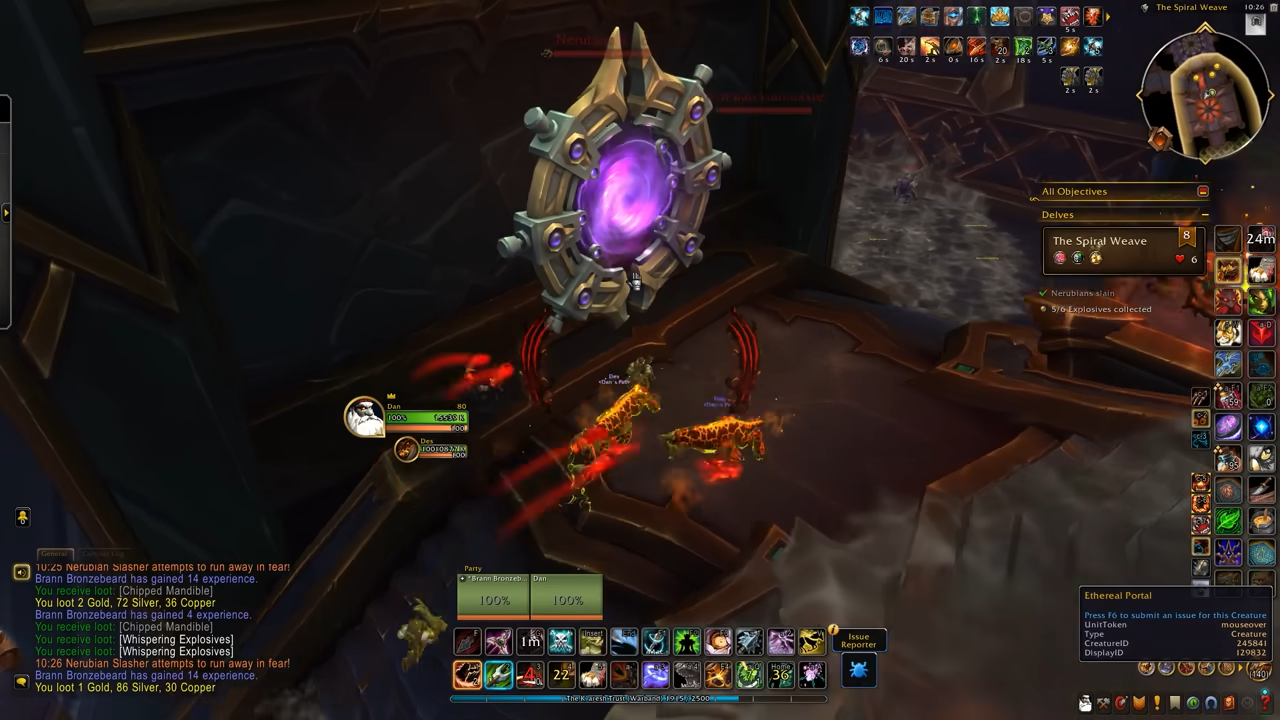
Task: Select Brann Bronzebeard's party frame
Action: 492,594
